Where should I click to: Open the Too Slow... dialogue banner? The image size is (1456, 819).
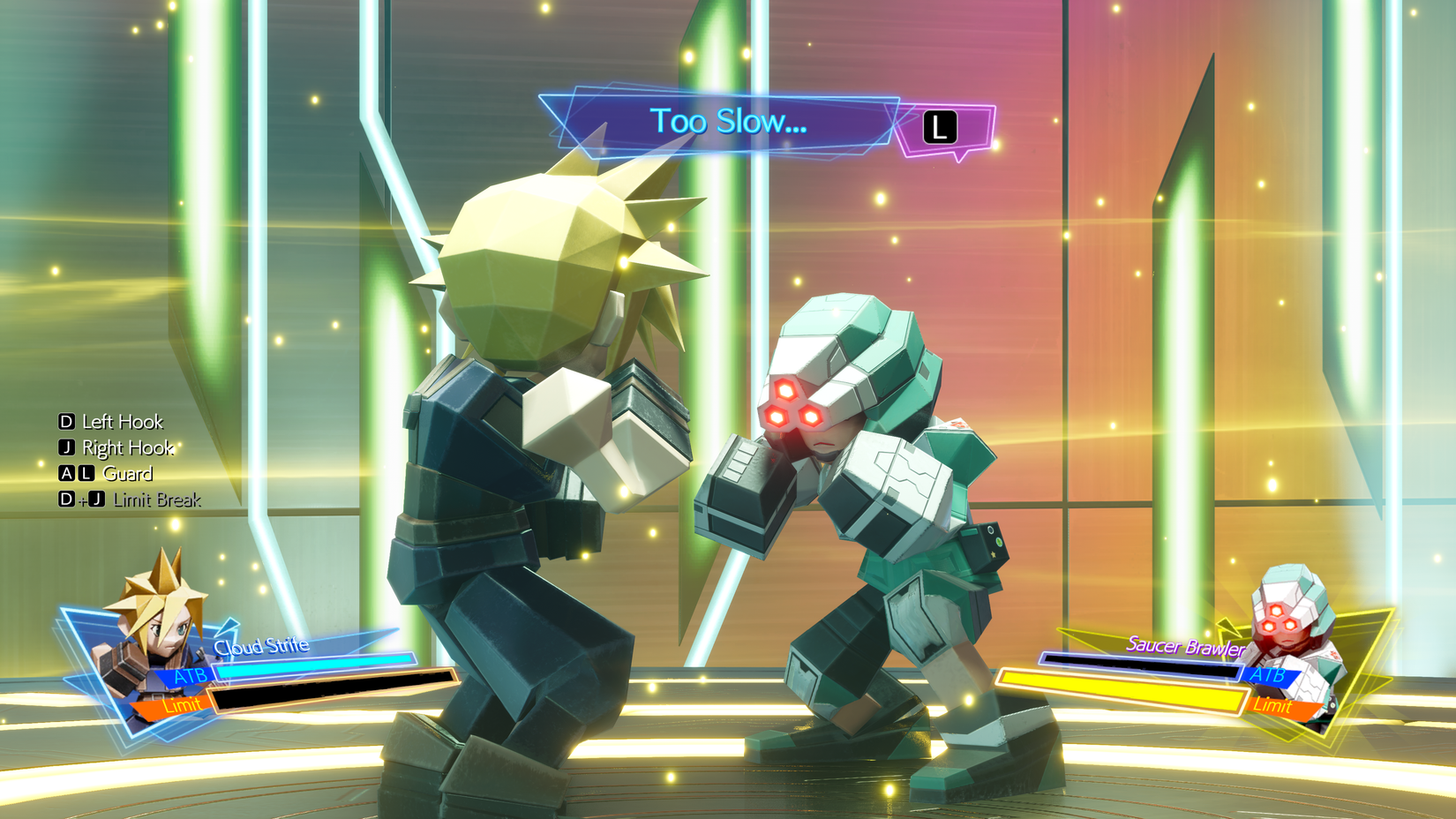[x=730, y=122]
